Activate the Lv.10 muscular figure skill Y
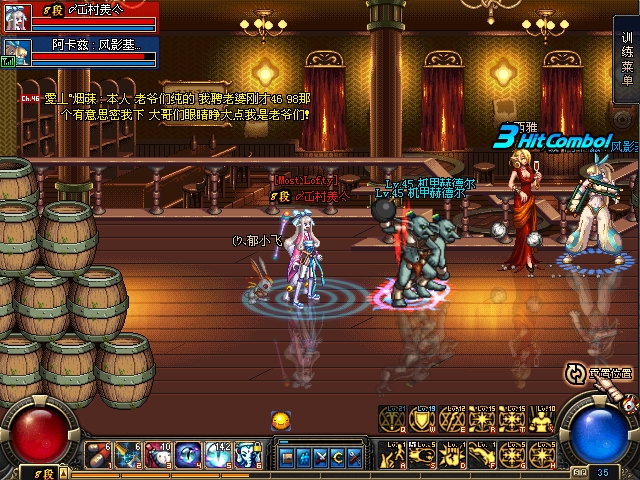 tap(543, 420)
